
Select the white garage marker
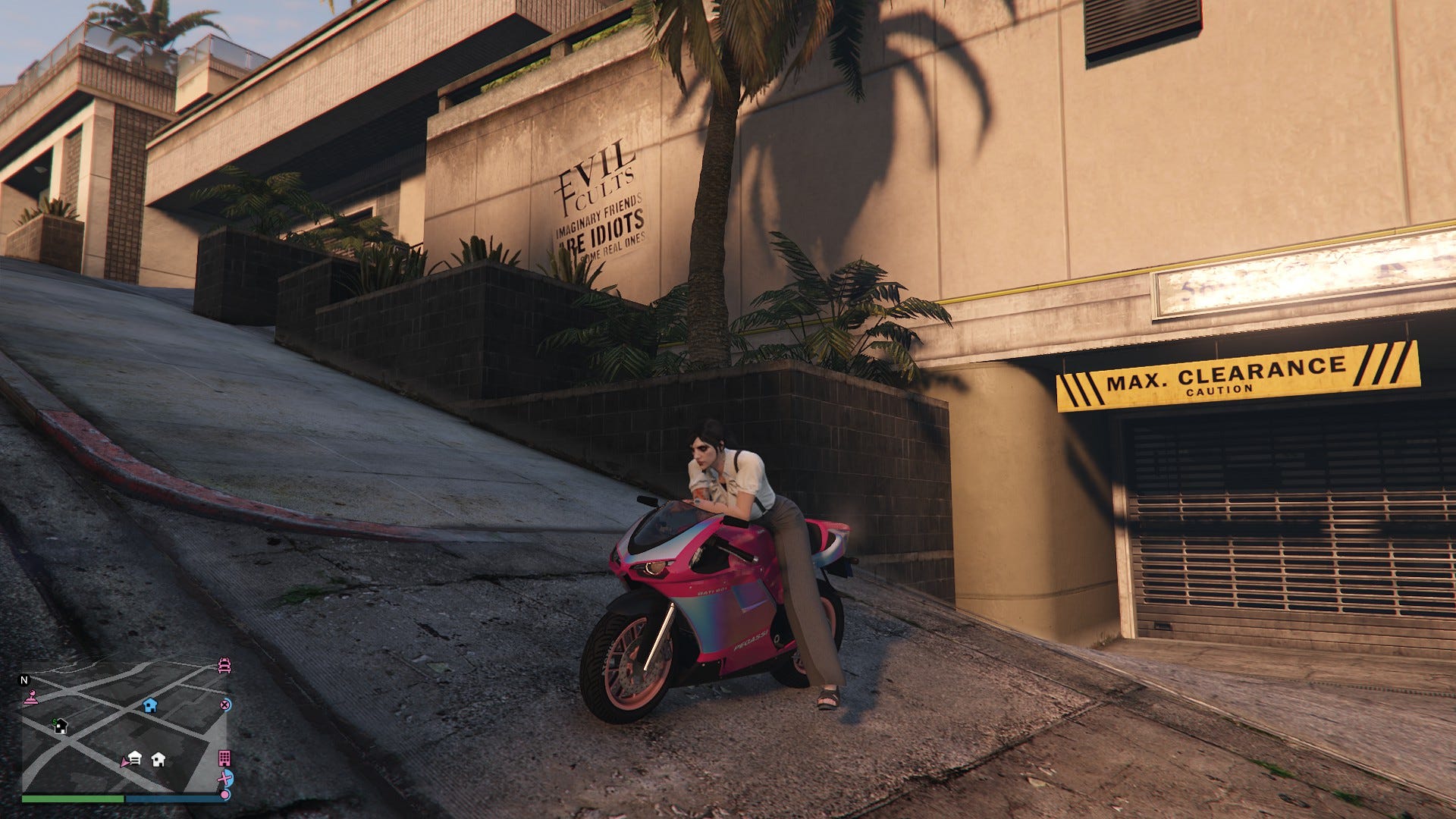pos(135,758)
